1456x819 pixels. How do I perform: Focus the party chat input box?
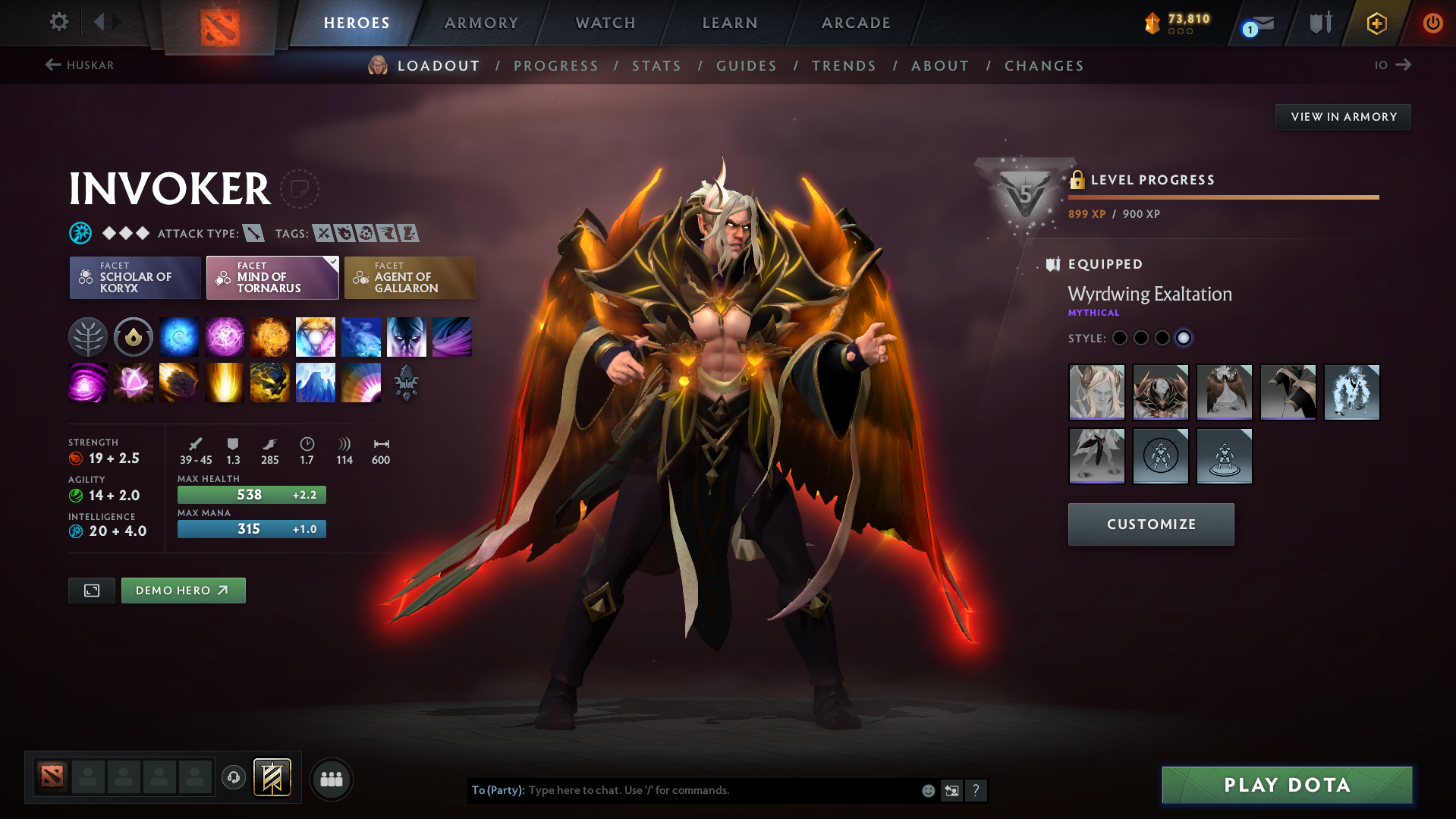coord(721,790)
